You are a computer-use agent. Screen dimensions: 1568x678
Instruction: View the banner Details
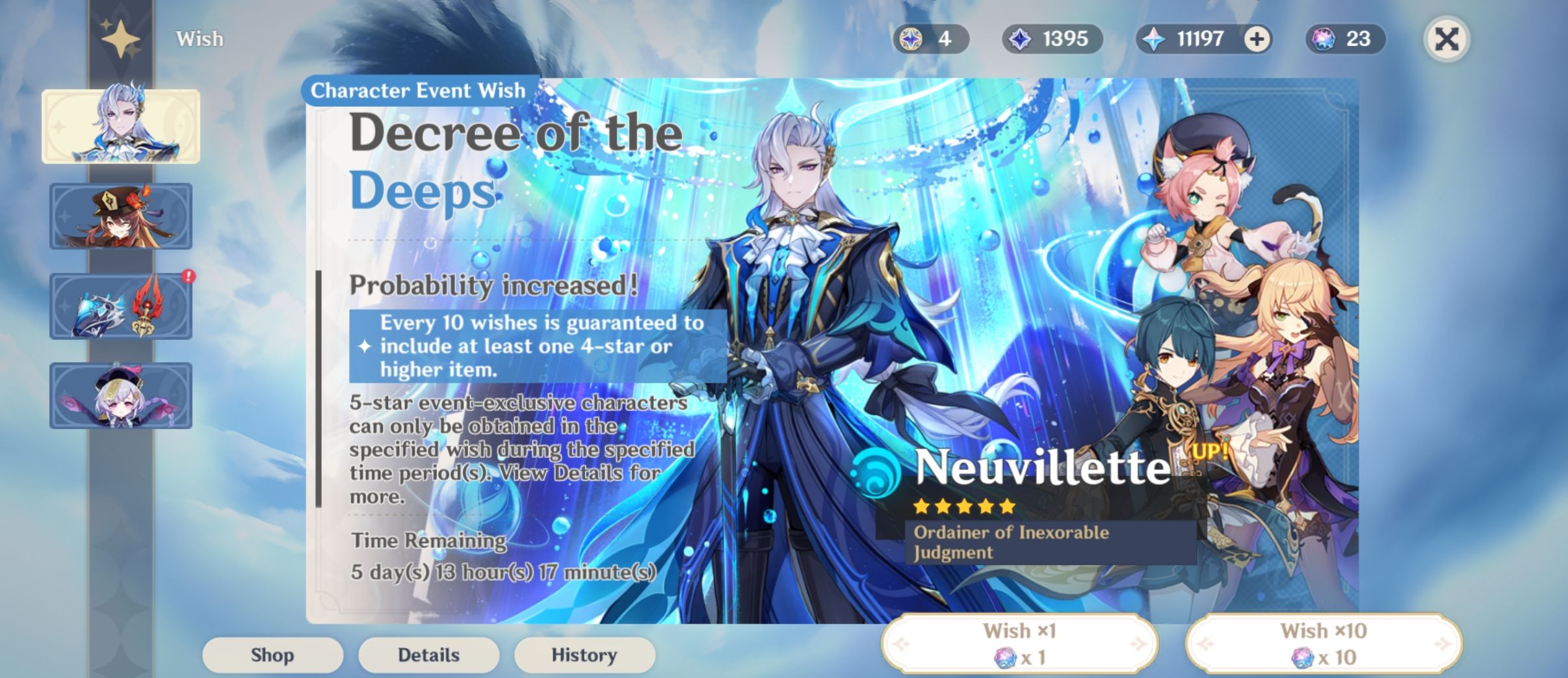(428, 655)
